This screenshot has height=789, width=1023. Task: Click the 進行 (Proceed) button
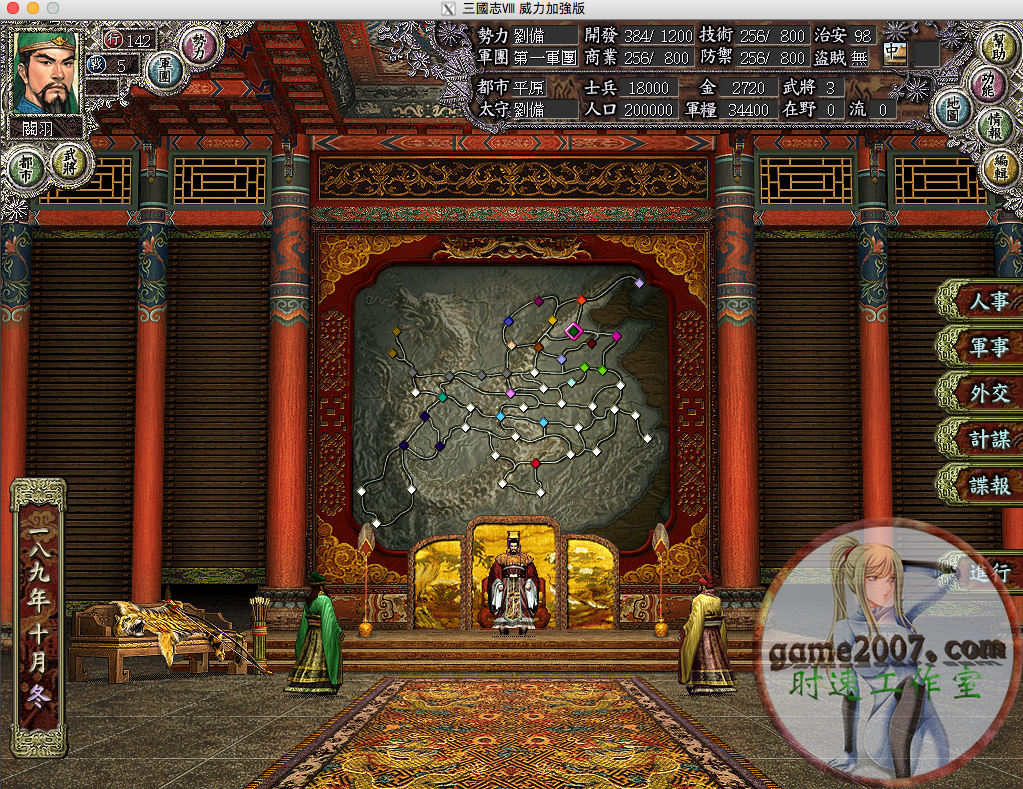(987, 573)
